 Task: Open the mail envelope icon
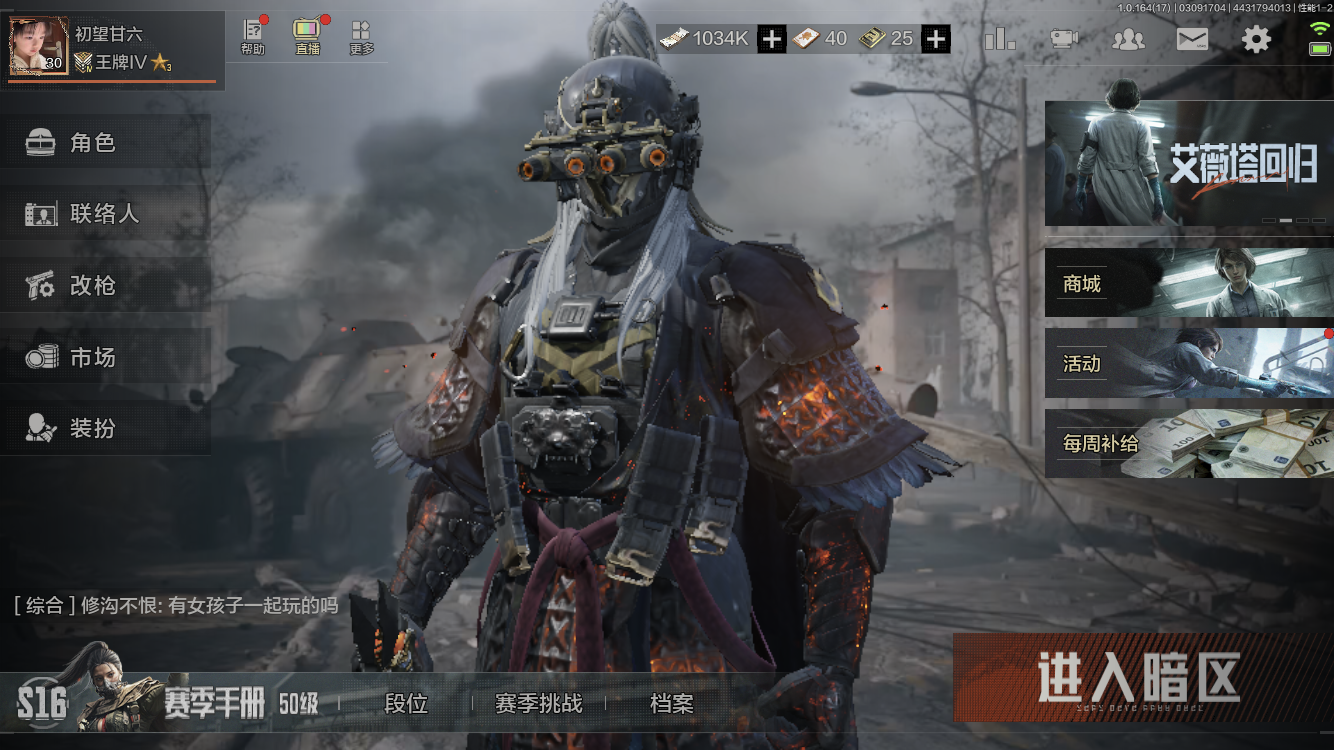(x=1192, y=39)
